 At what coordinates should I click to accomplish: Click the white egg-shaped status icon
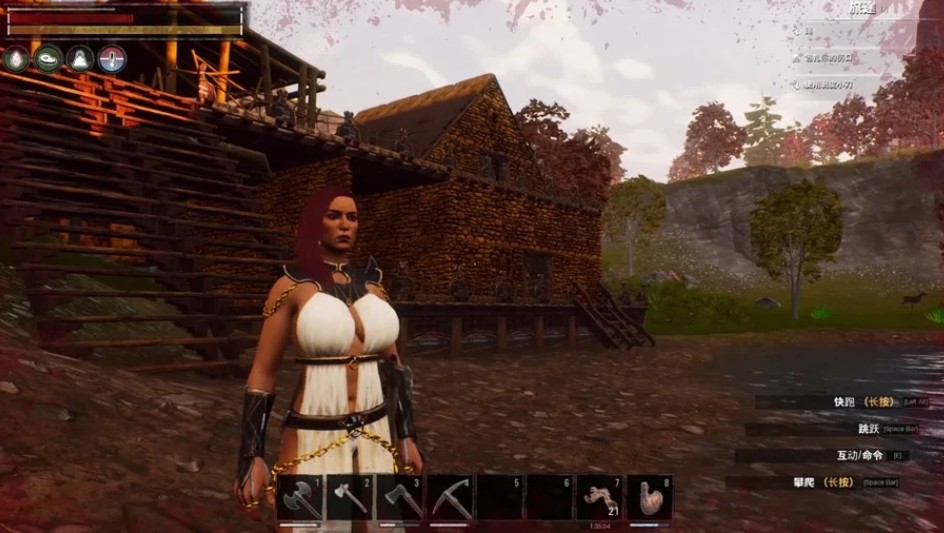pos(16,59)
